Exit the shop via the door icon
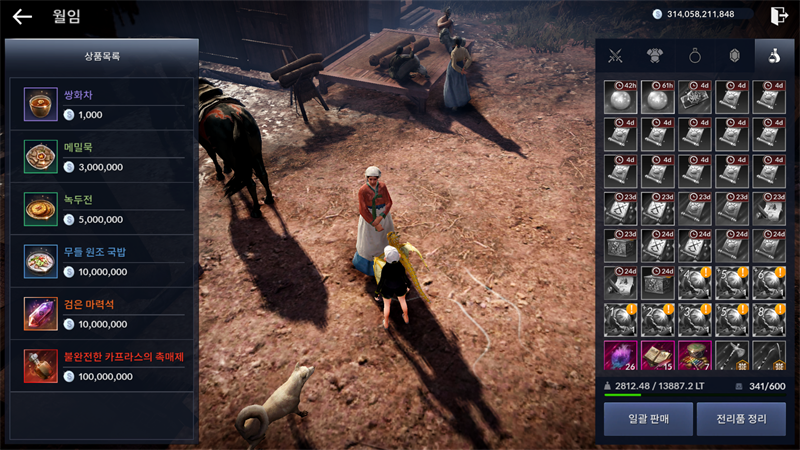Viewport: 800px width, 450px height. click(780, 15)
